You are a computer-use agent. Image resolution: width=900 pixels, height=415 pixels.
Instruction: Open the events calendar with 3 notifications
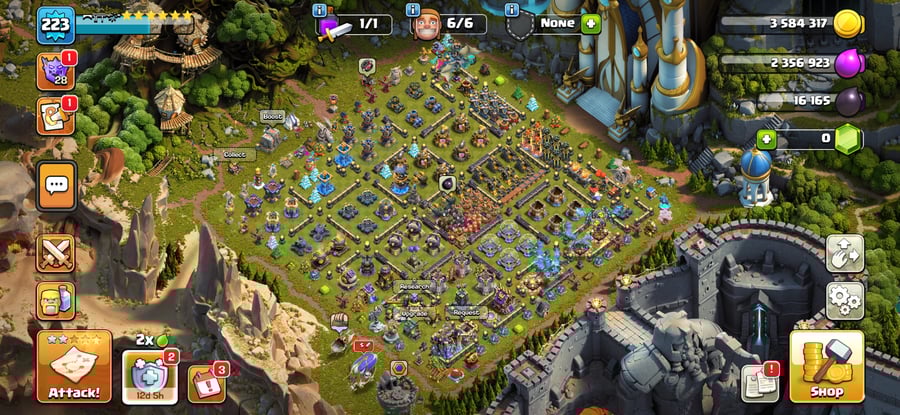tap(206, 384)
